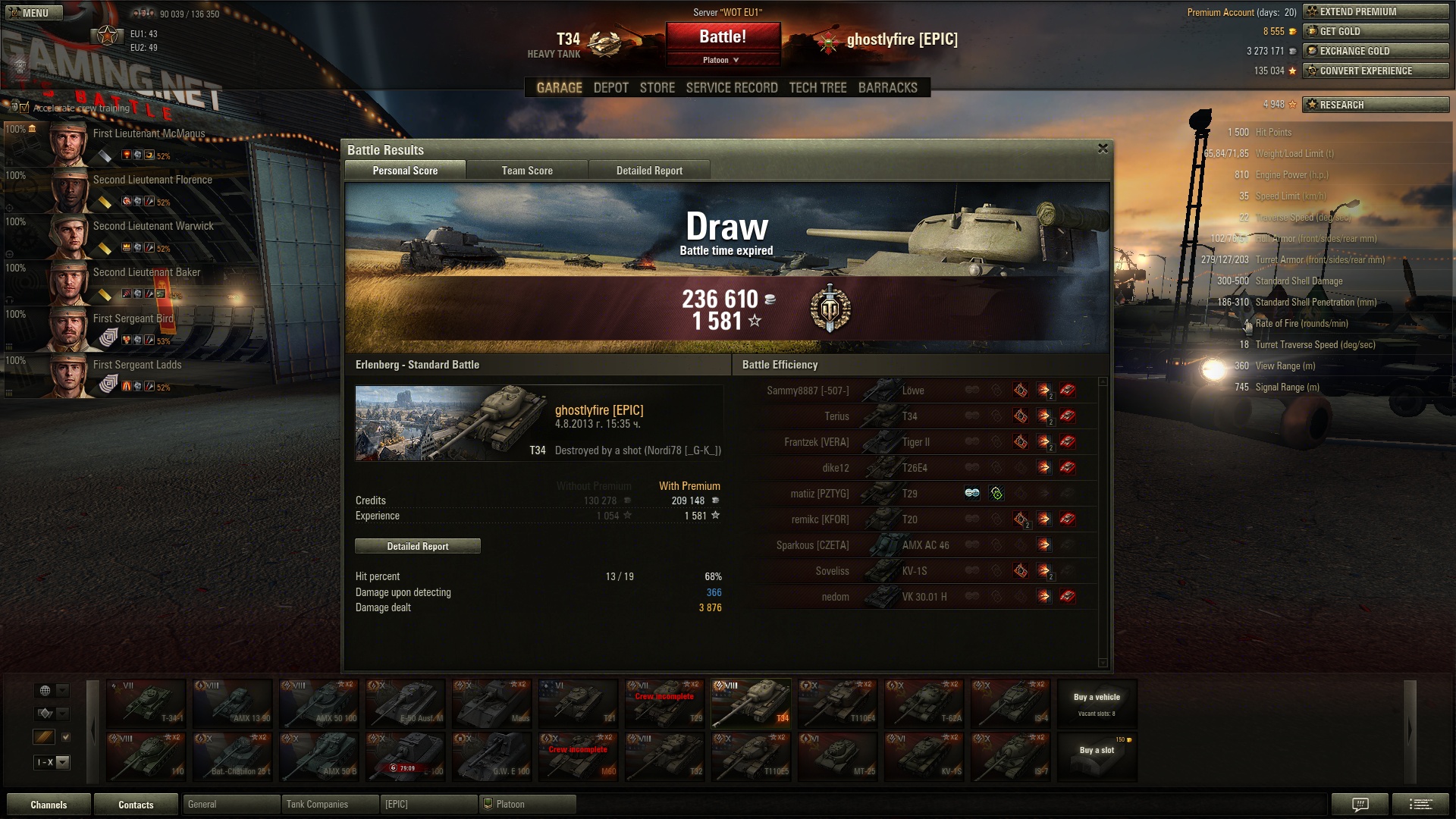Open the Store from the top navigation

(657, 88)
